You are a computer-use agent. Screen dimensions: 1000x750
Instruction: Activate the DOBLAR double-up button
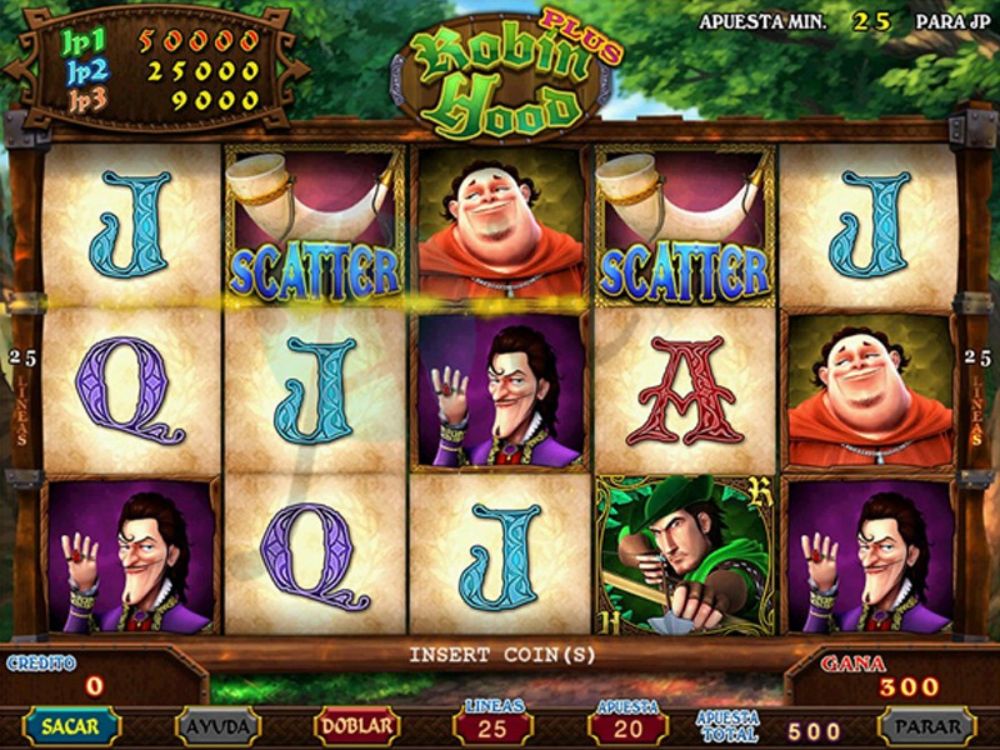357,726
